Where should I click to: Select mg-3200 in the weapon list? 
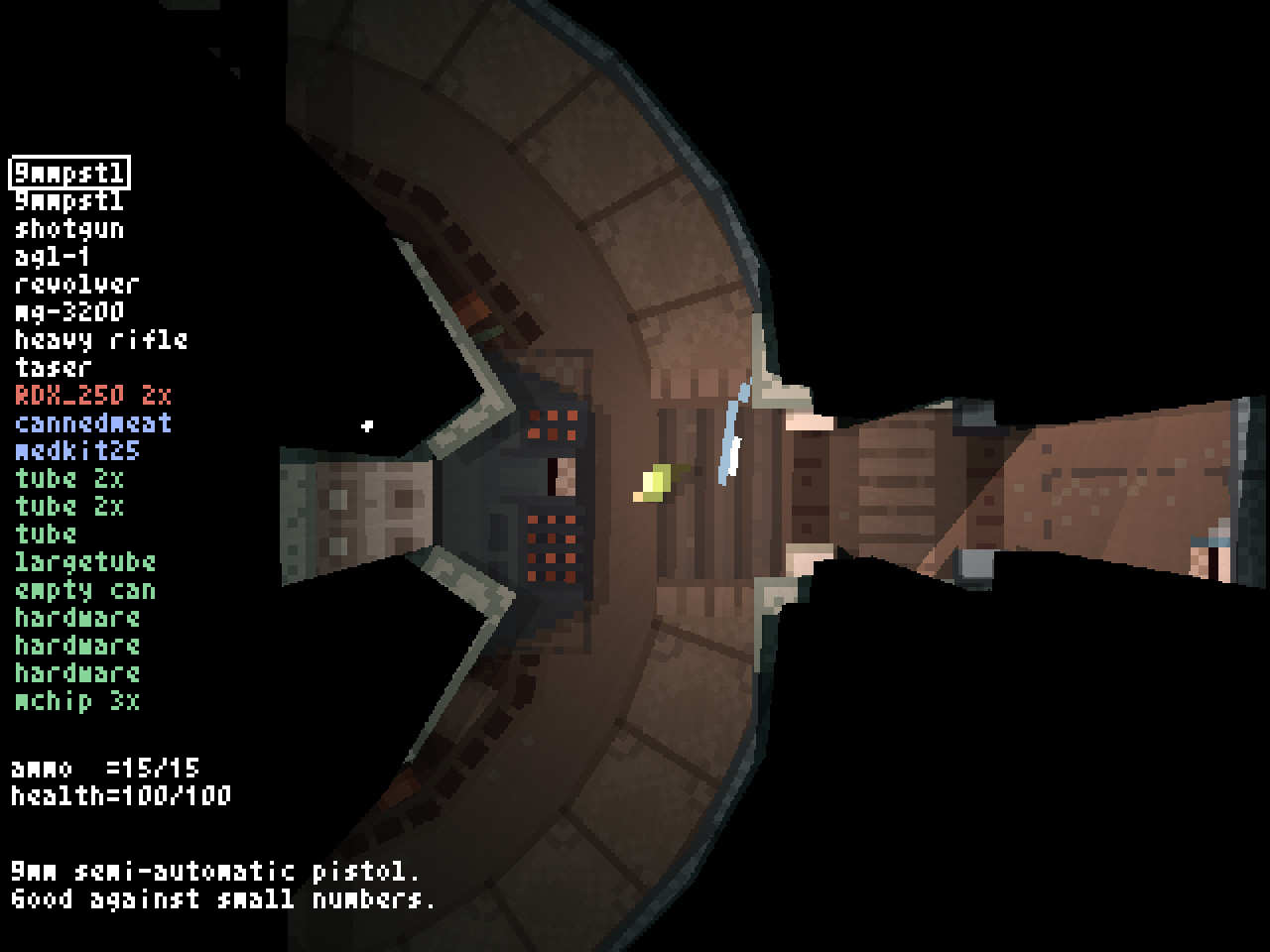pos(67,312)
